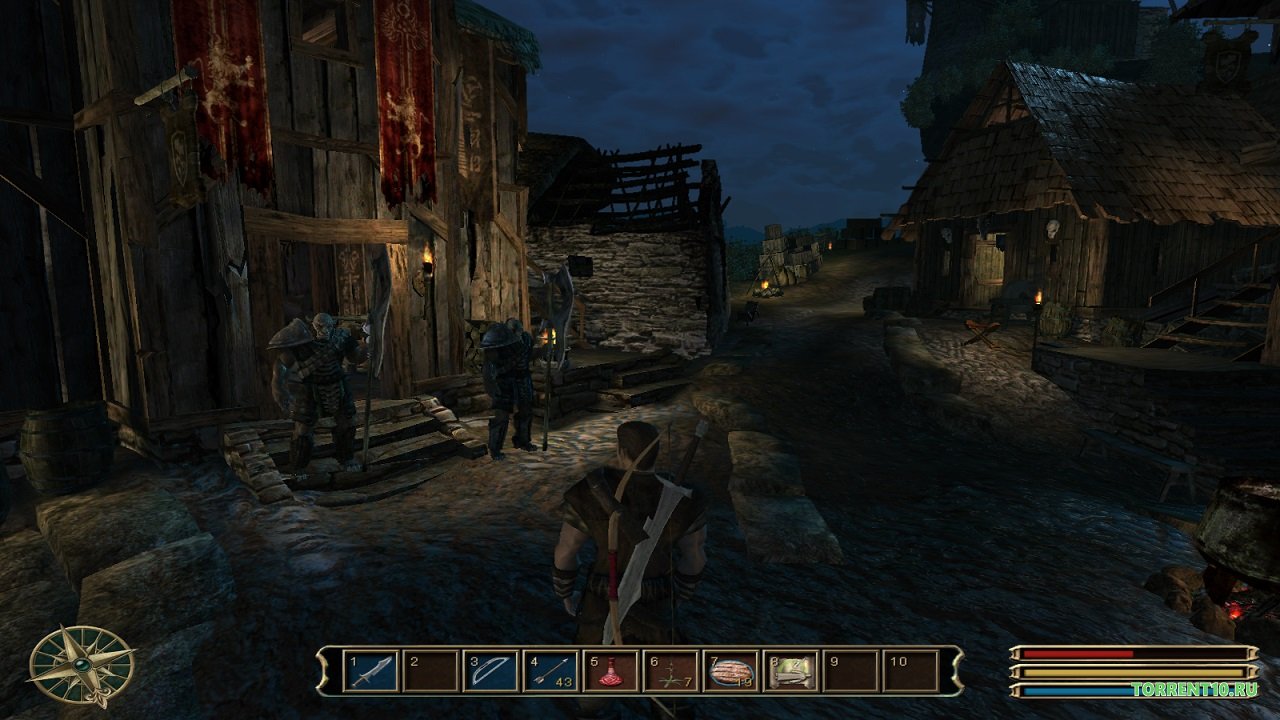
Task: Equip the bow in slot 3
Action: point(491,671)
